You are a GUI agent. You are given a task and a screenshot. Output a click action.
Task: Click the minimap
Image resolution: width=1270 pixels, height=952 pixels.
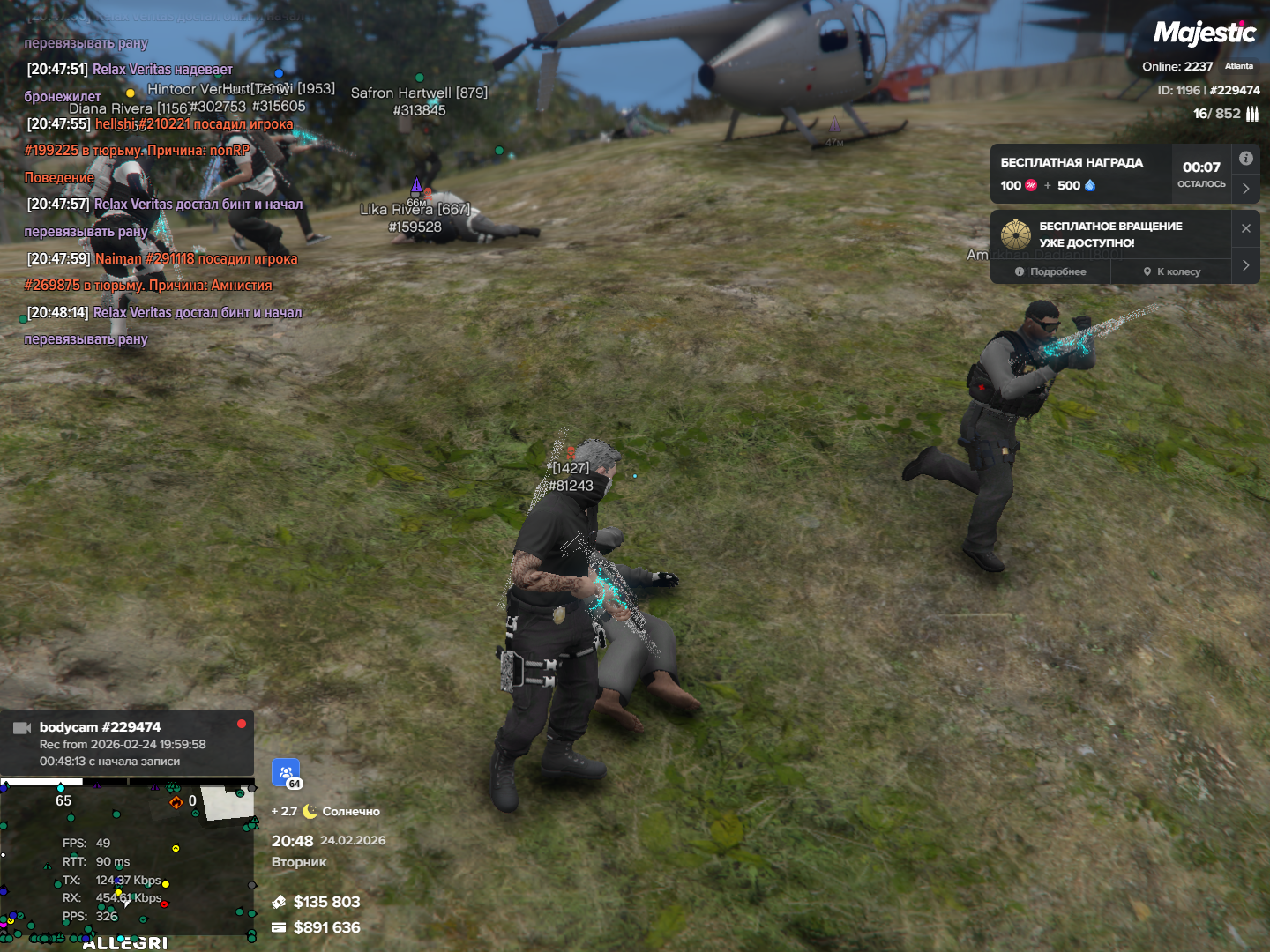(x=127, y=862)
